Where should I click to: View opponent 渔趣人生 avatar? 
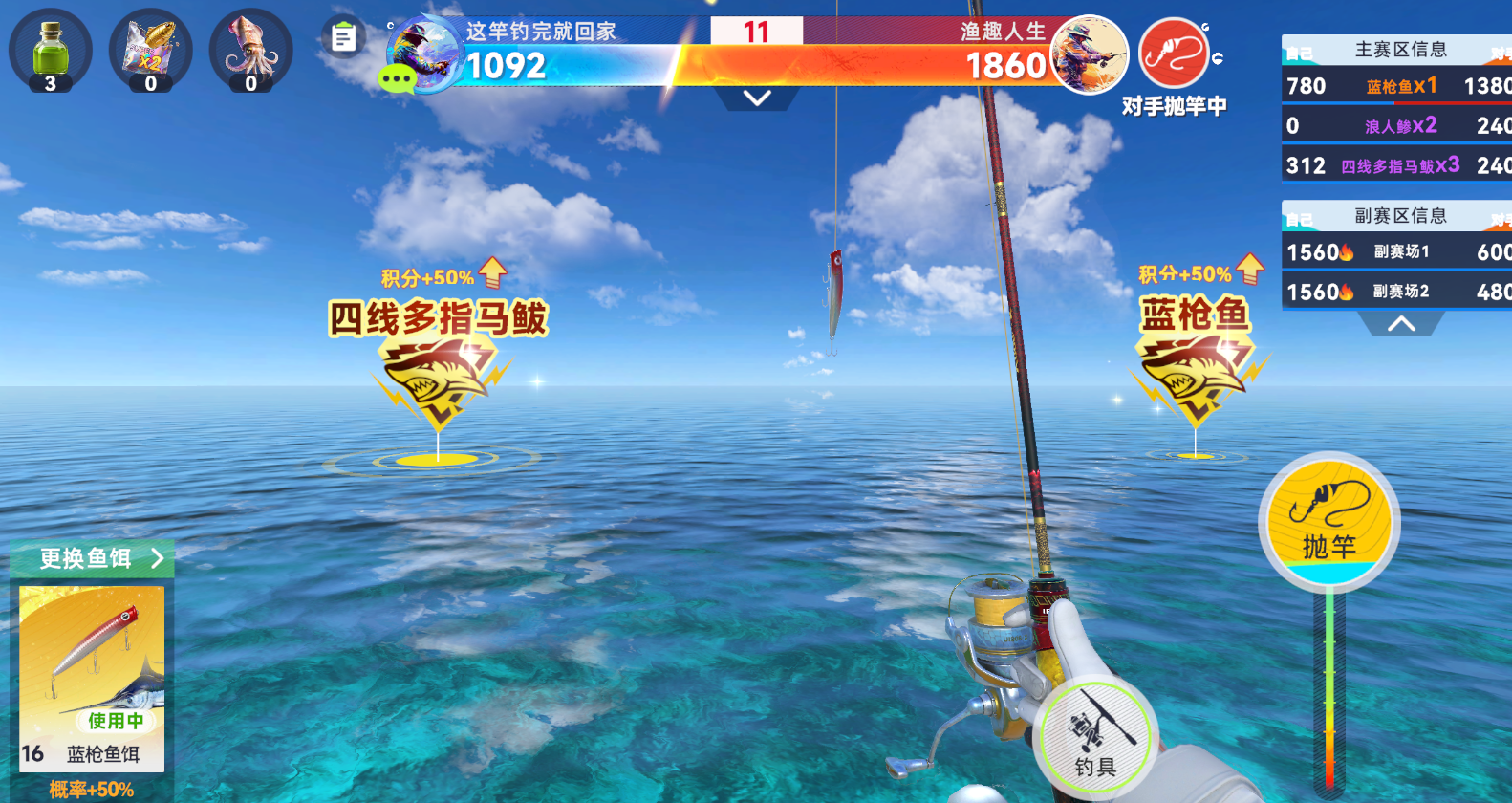pyautogui.click(x=1089, y=54)
